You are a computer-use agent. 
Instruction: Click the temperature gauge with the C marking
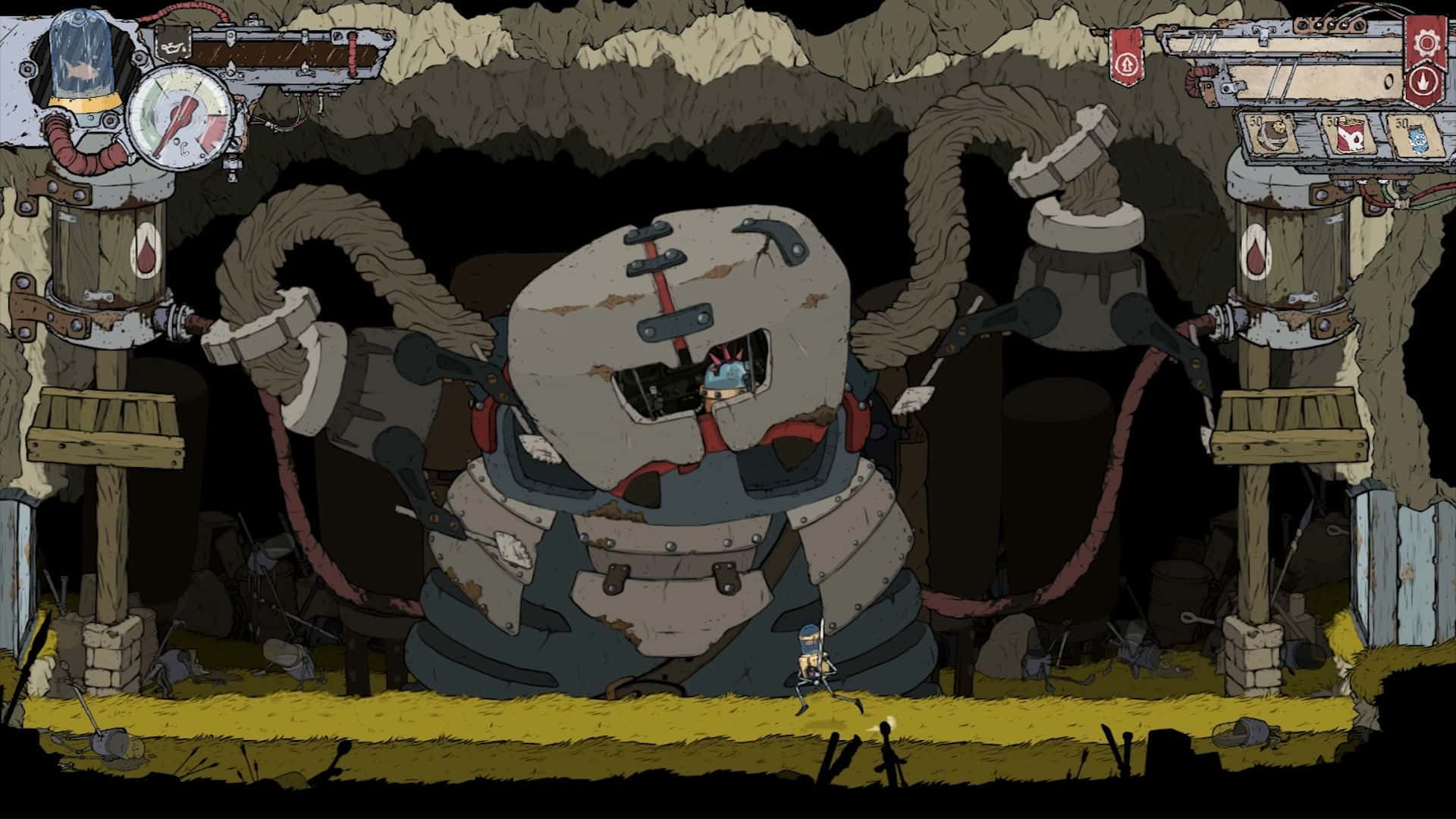tap(182, 118)
